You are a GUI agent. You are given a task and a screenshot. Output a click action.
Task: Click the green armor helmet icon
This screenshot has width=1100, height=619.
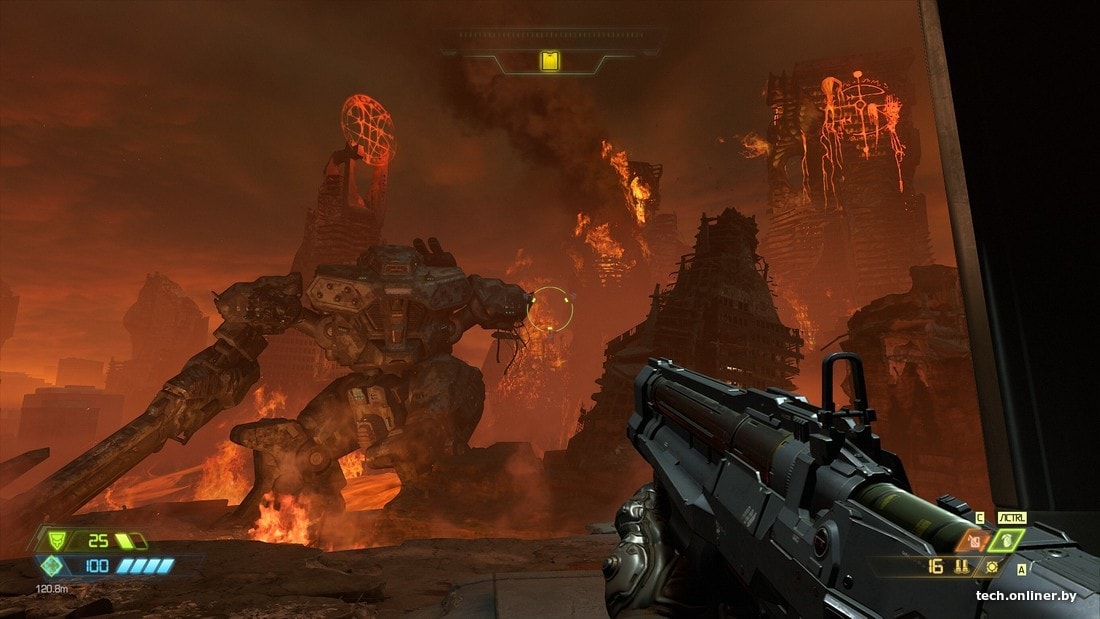point(56,541)
